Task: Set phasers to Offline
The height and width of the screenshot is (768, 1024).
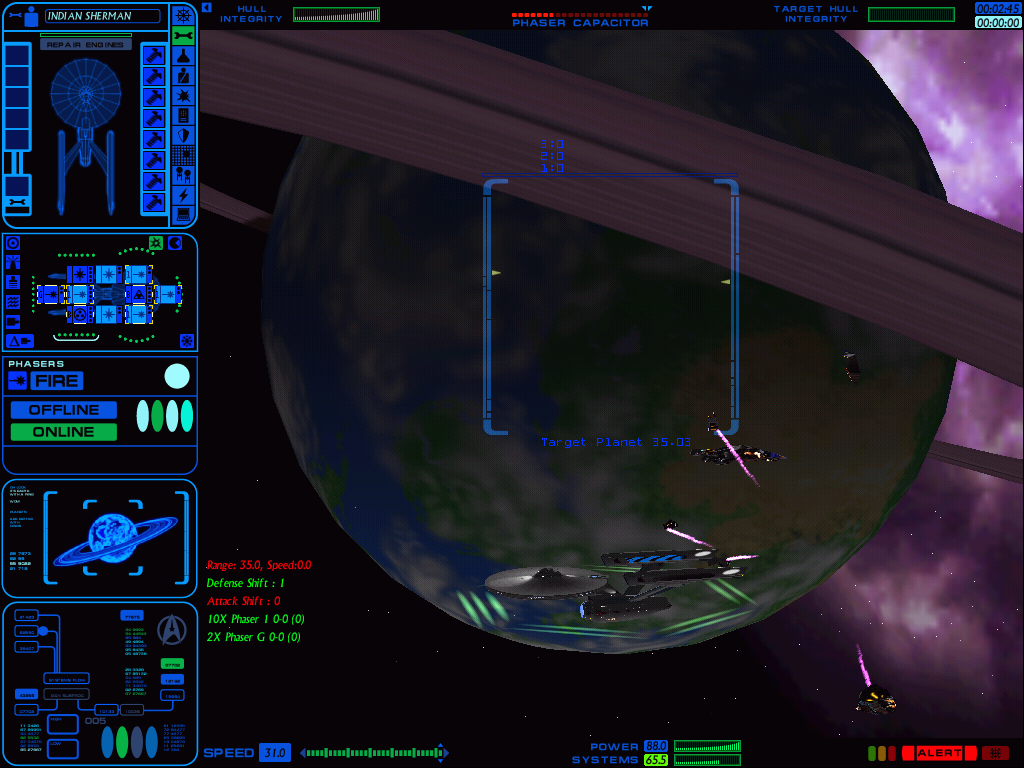Action: (63, 410)
